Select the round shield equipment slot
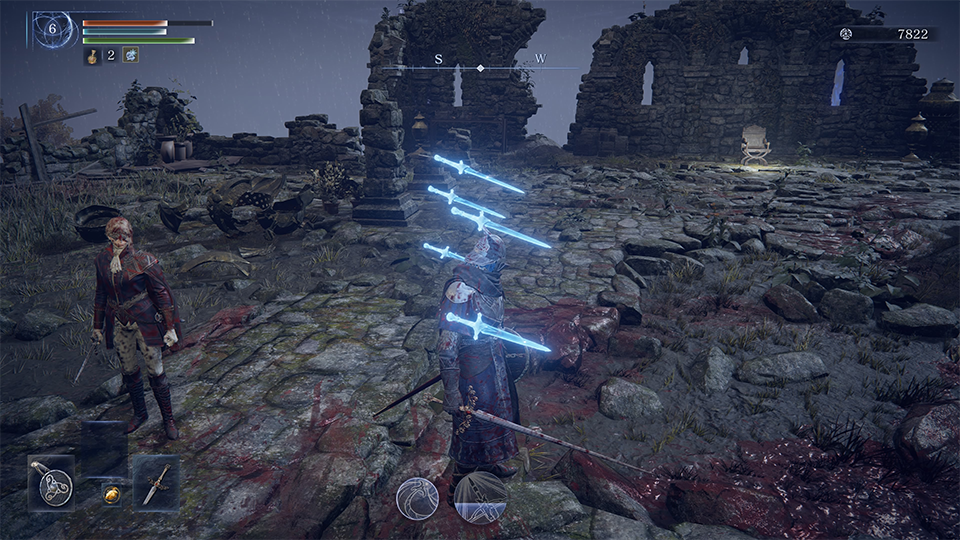960x540 pixels. tap(51, 483)
